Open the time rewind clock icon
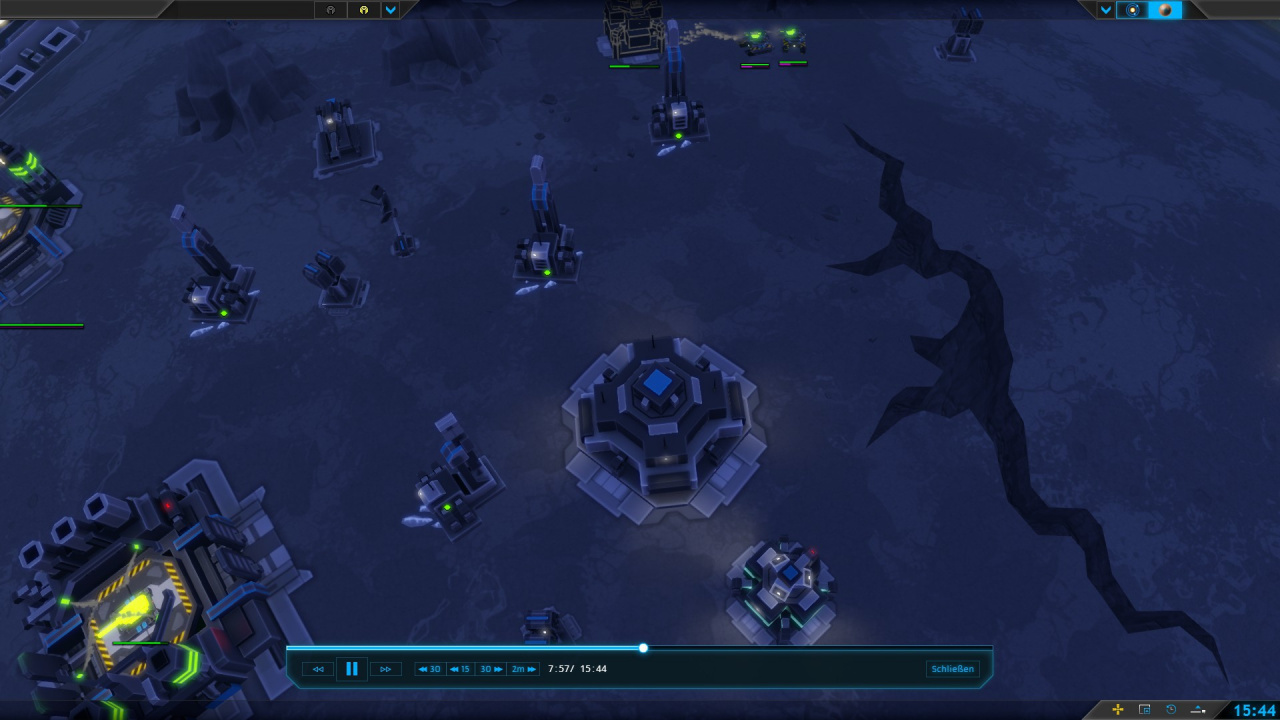The image size is (1280, 720). point(1171,710)
